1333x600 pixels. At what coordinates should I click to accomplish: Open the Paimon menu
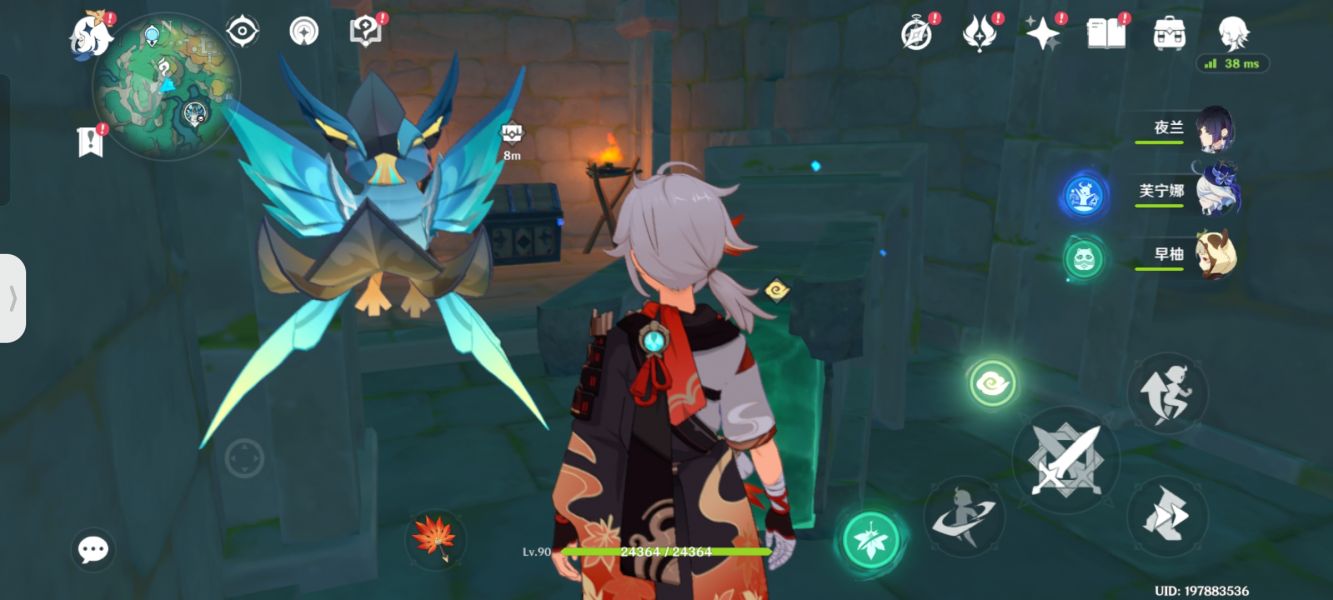pyautogui.click(x=91, y=35)
